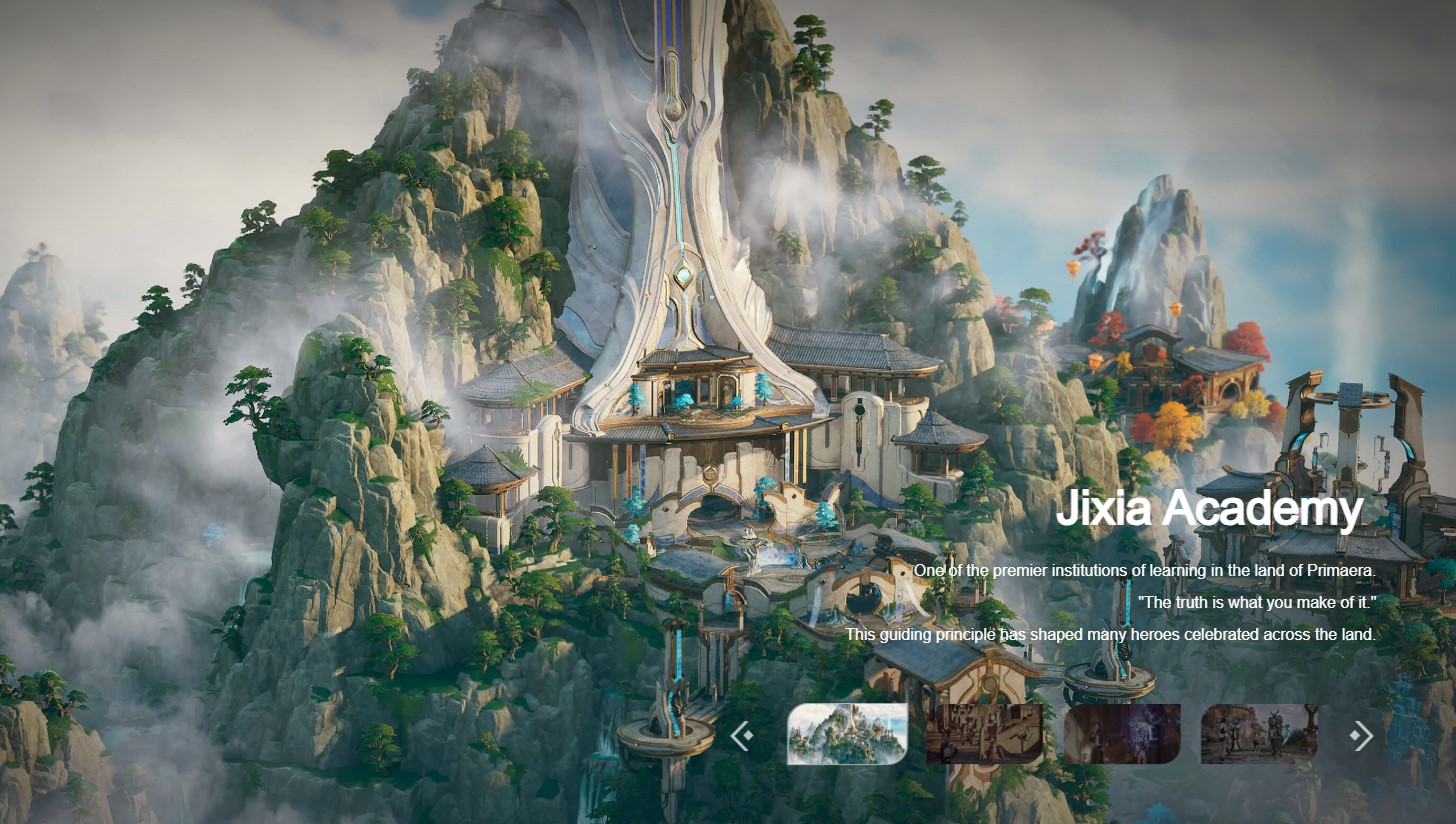Open the brown indoor hall thumbnail
Screen dimensions: 1456x824
click(984, 734)
